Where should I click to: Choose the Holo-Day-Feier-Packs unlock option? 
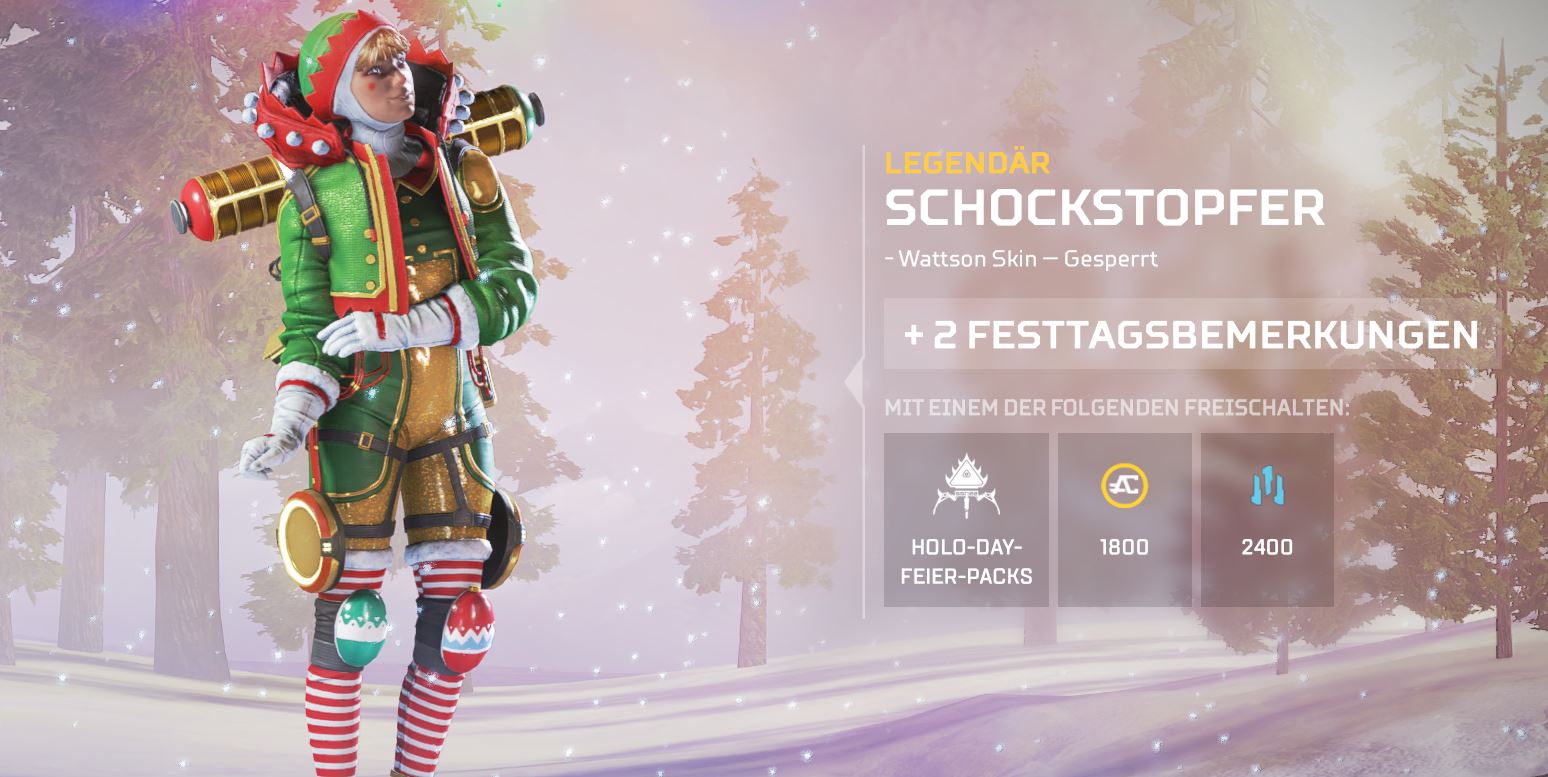click(x=966, y=519)
